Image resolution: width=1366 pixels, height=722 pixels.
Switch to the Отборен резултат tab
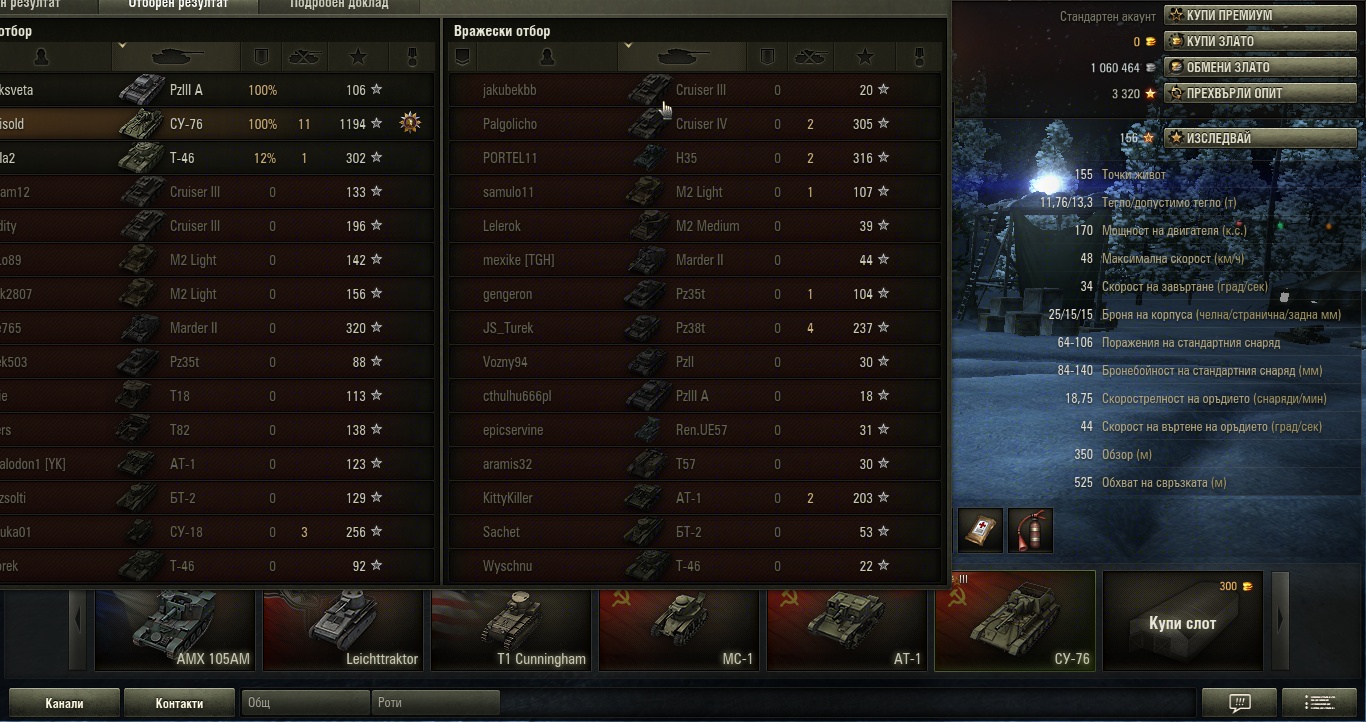click(x=178, y=5)
